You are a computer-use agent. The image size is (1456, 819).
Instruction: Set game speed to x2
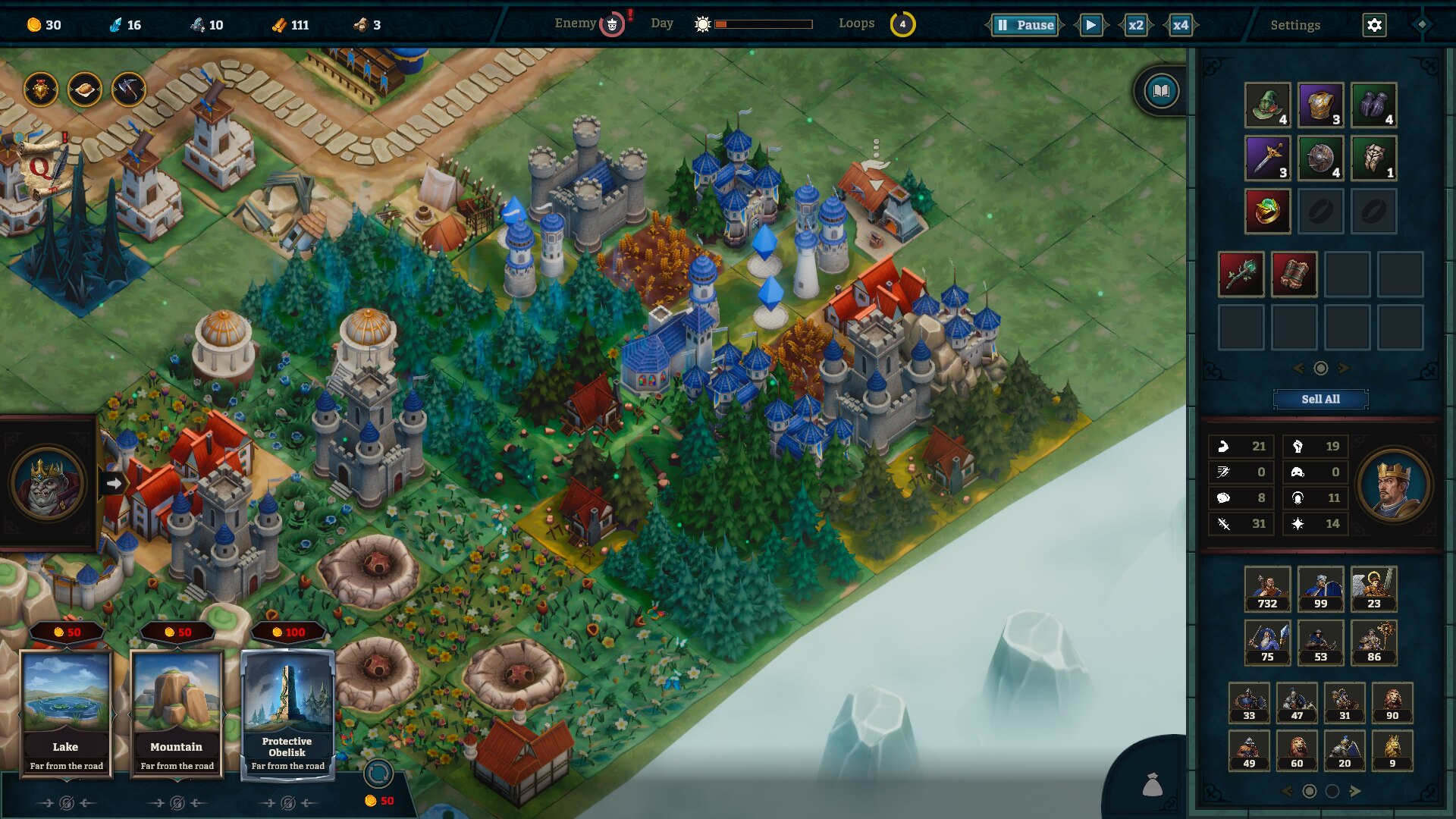[x=1135, y=25]
